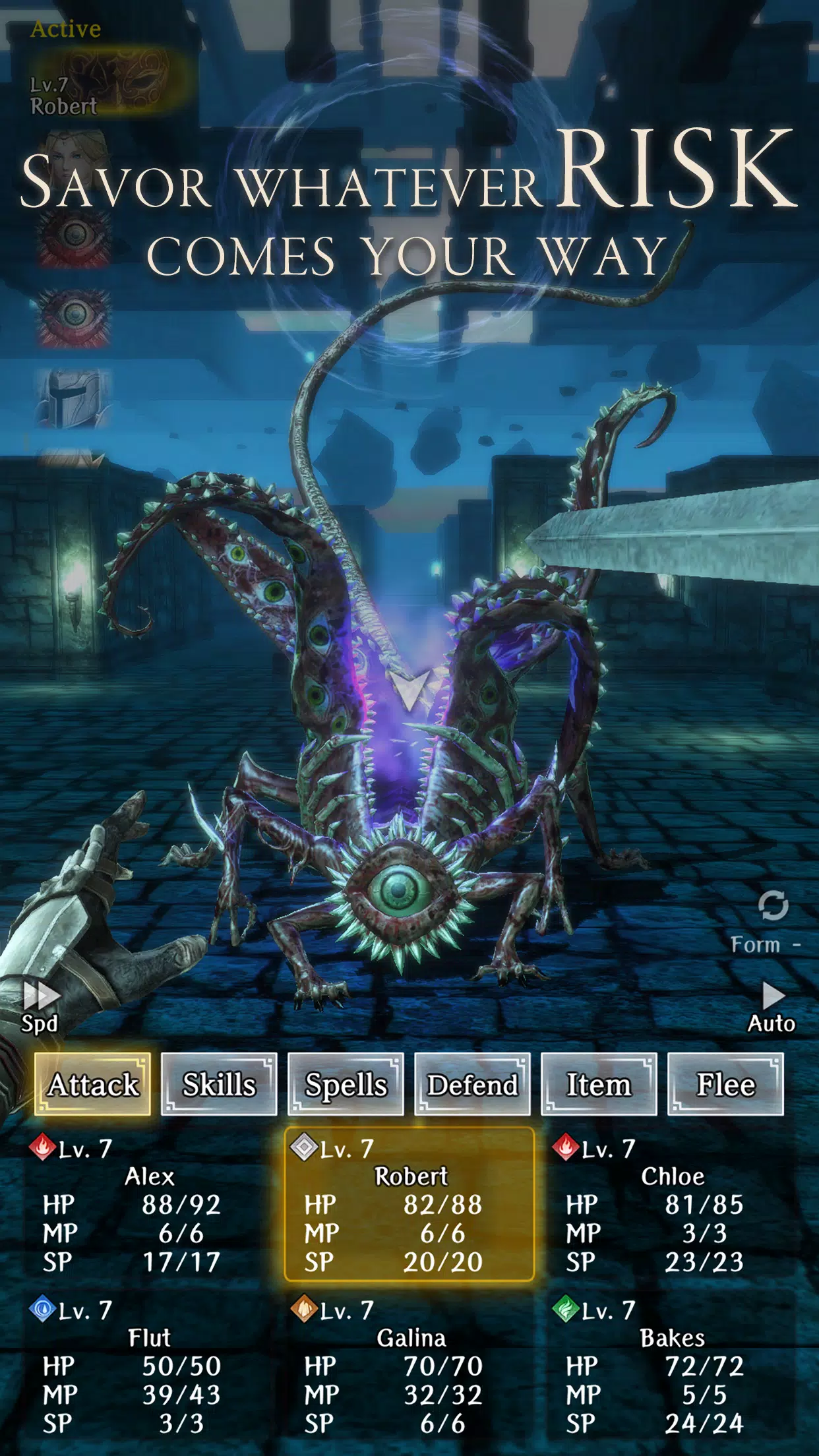The image size is (819, 1456).
Task: Choose the Attack command
Action: click(x=92, y=1085)
